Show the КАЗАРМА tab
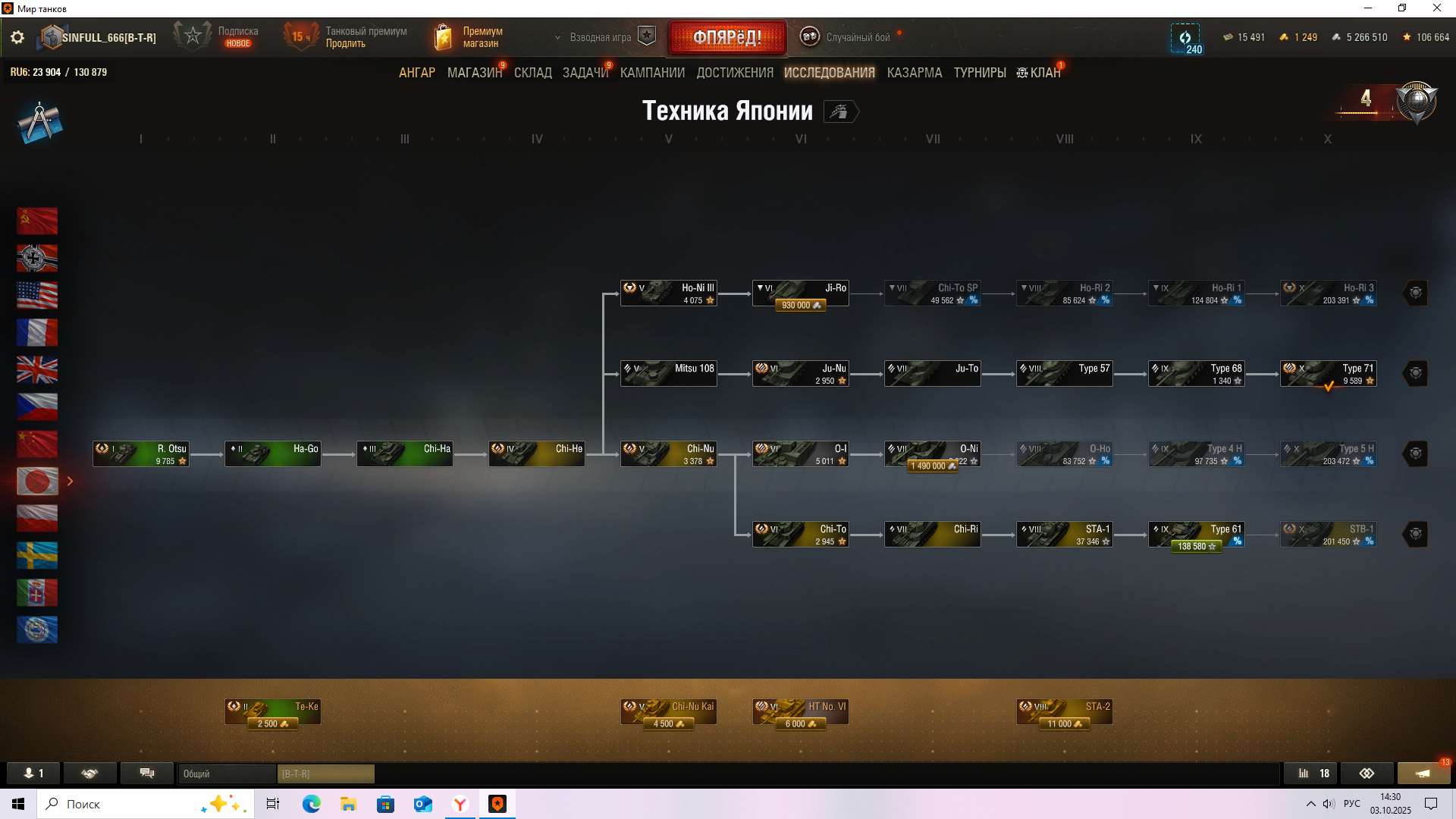The image size is (1456, 819). click(914, 73)
